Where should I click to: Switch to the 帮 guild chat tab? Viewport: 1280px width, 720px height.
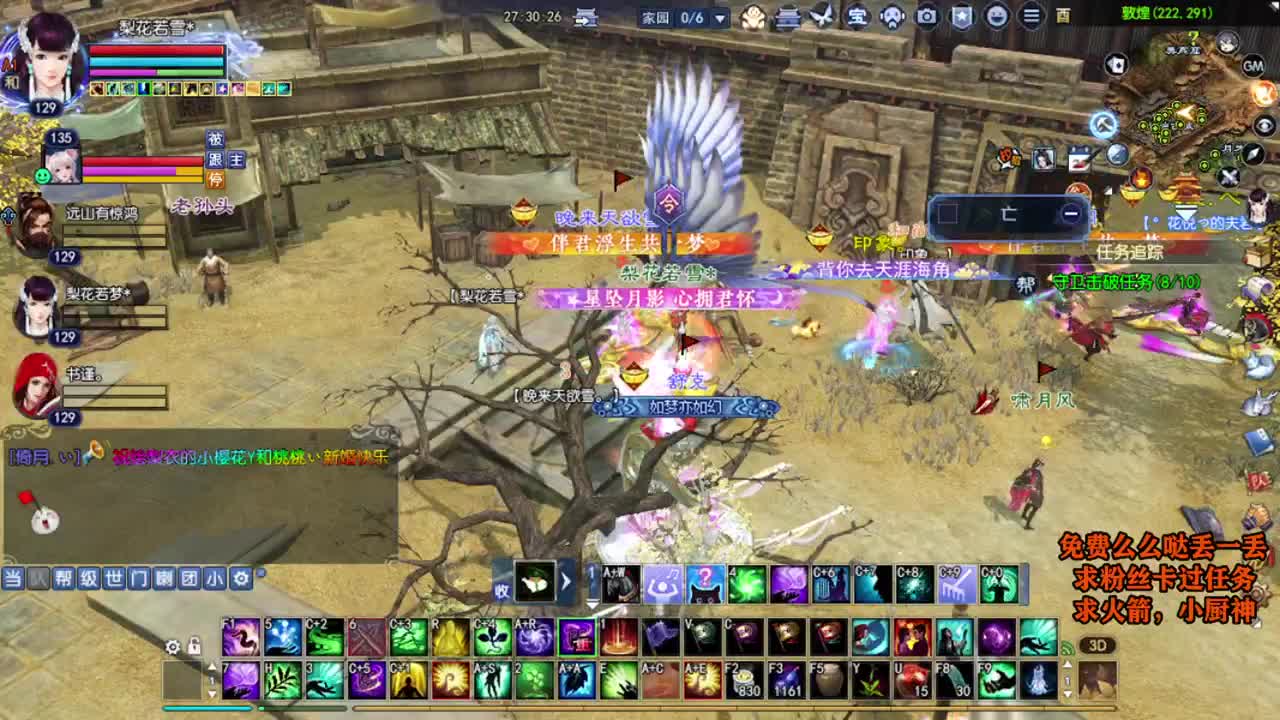pos(65,578)
